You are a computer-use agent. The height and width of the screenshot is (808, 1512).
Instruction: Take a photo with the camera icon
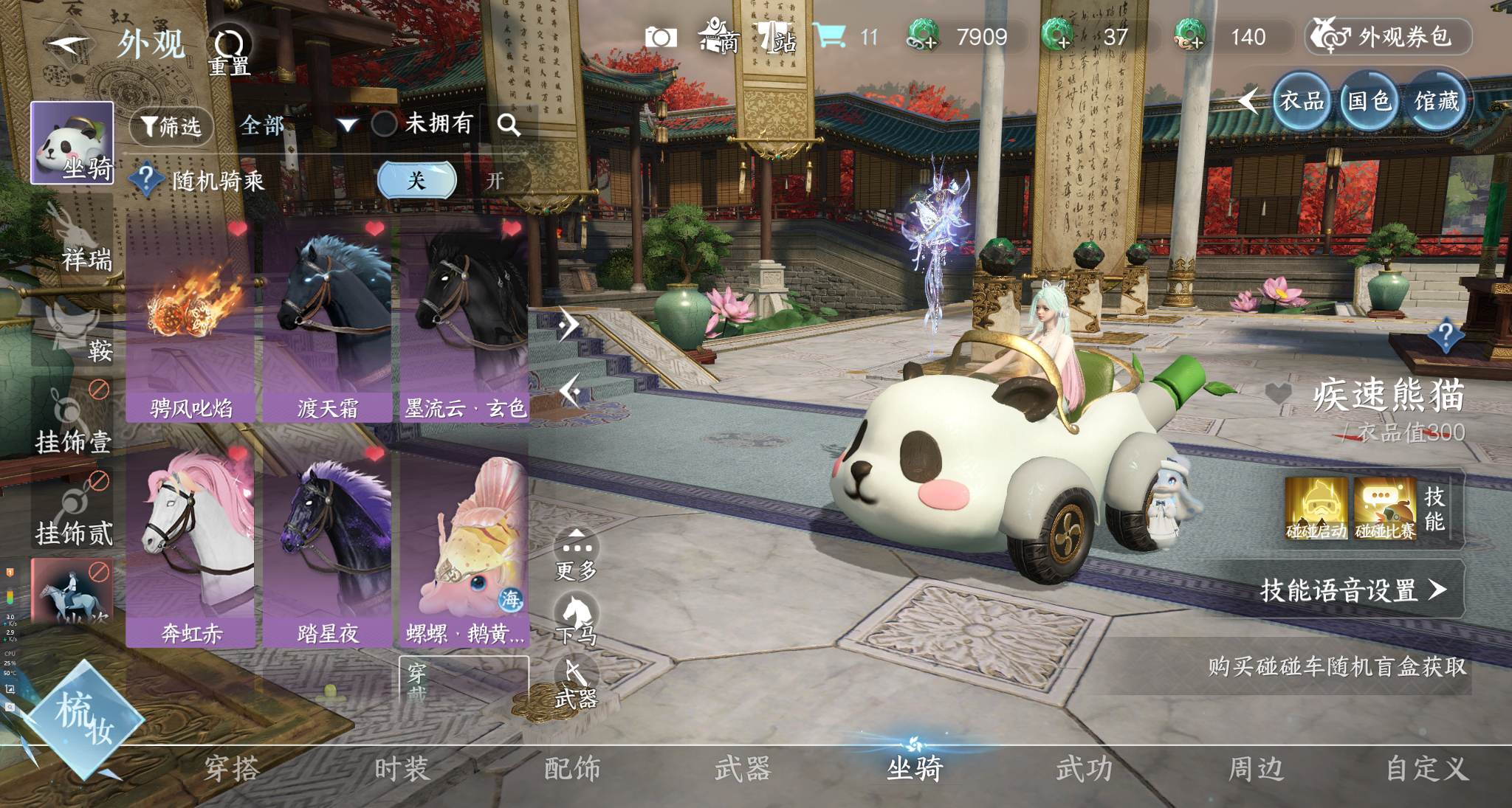coord(660,37)
